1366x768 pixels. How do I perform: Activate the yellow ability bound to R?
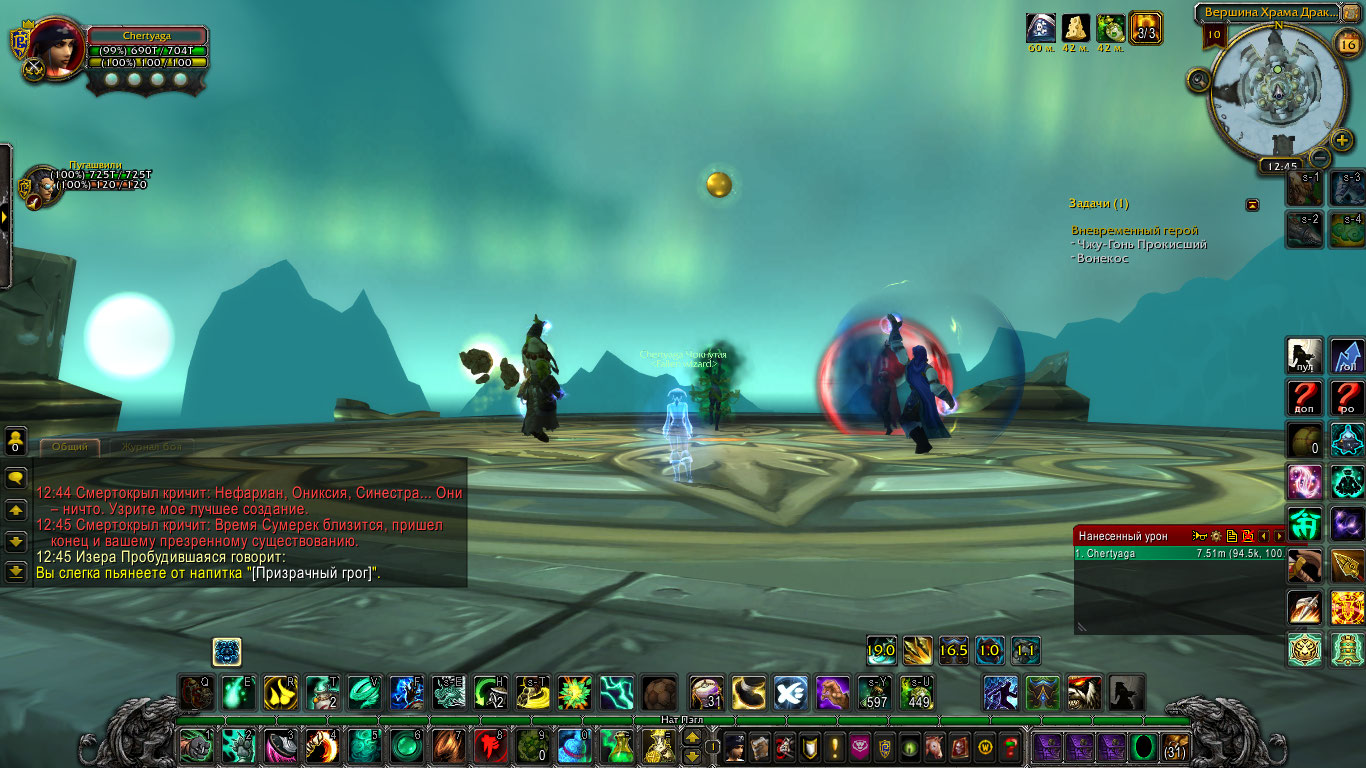click(x=279, y=693)
